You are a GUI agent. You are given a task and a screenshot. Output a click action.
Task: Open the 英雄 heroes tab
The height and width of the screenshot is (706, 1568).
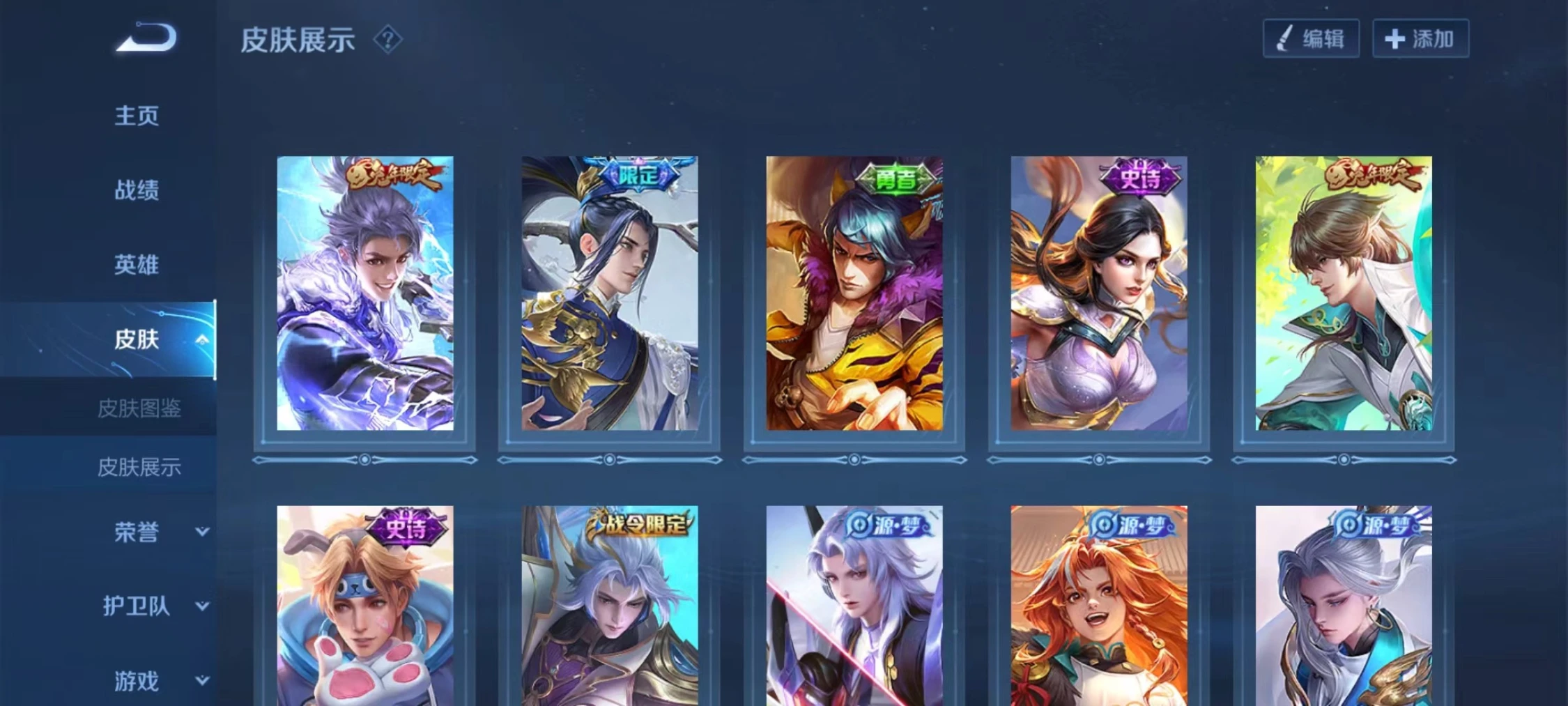137,265
